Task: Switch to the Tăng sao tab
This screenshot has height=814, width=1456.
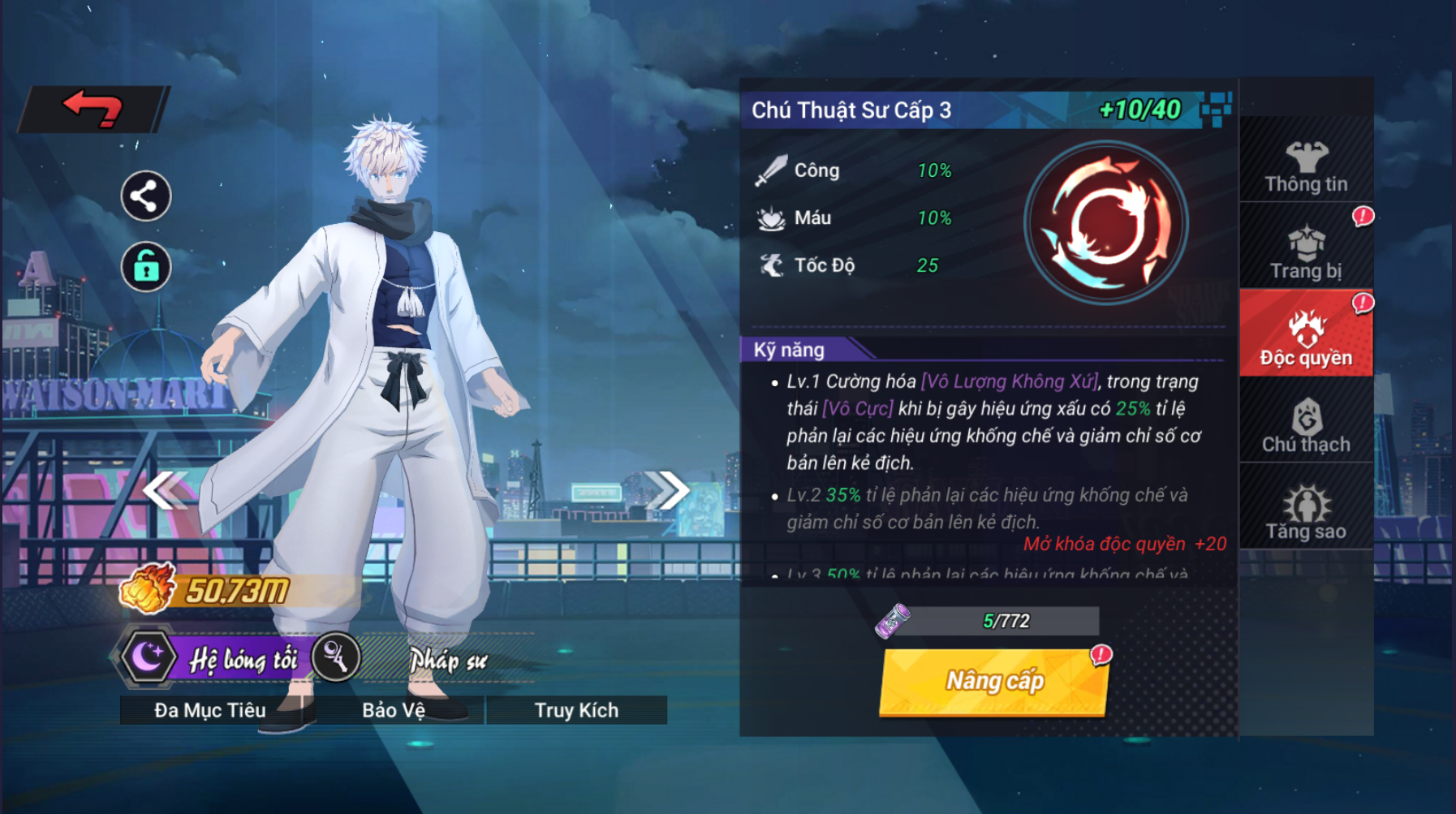Action: pos(1306,513)
